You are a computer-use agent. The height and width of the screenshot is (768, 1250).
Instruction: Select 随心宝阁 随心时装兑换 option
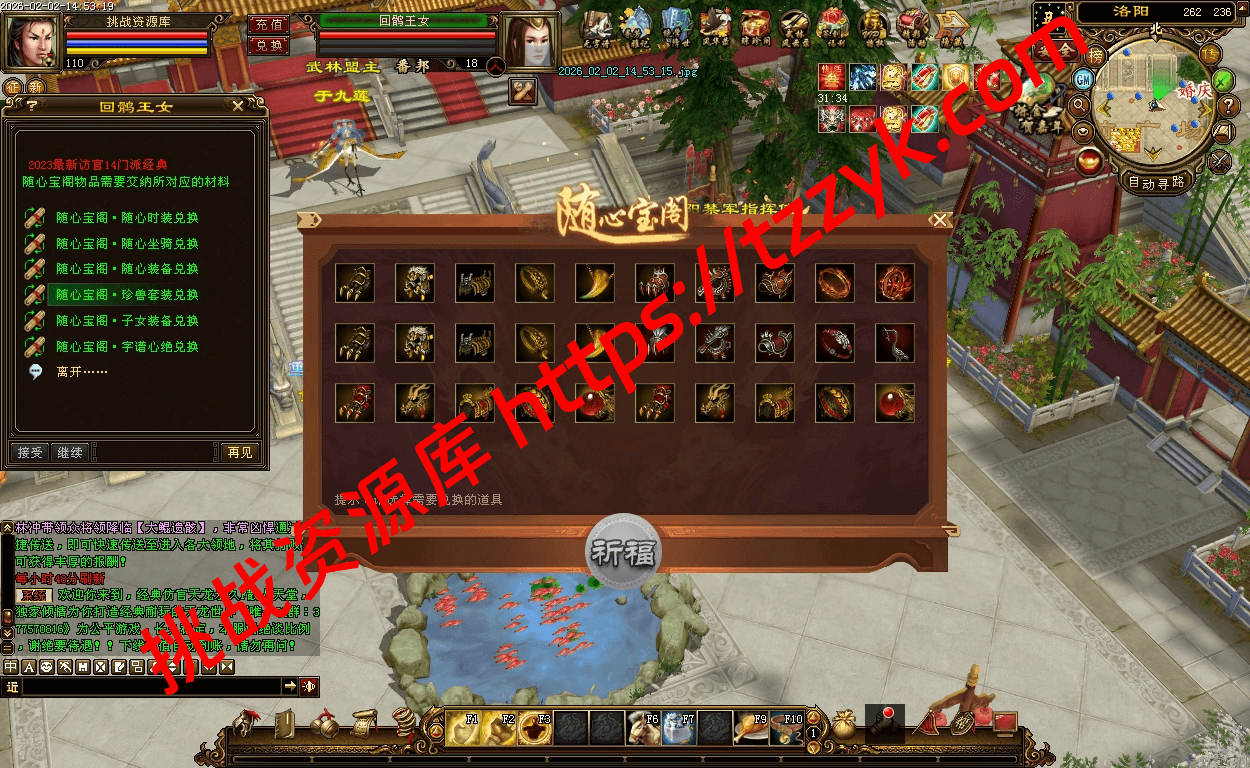click(127, 218)
